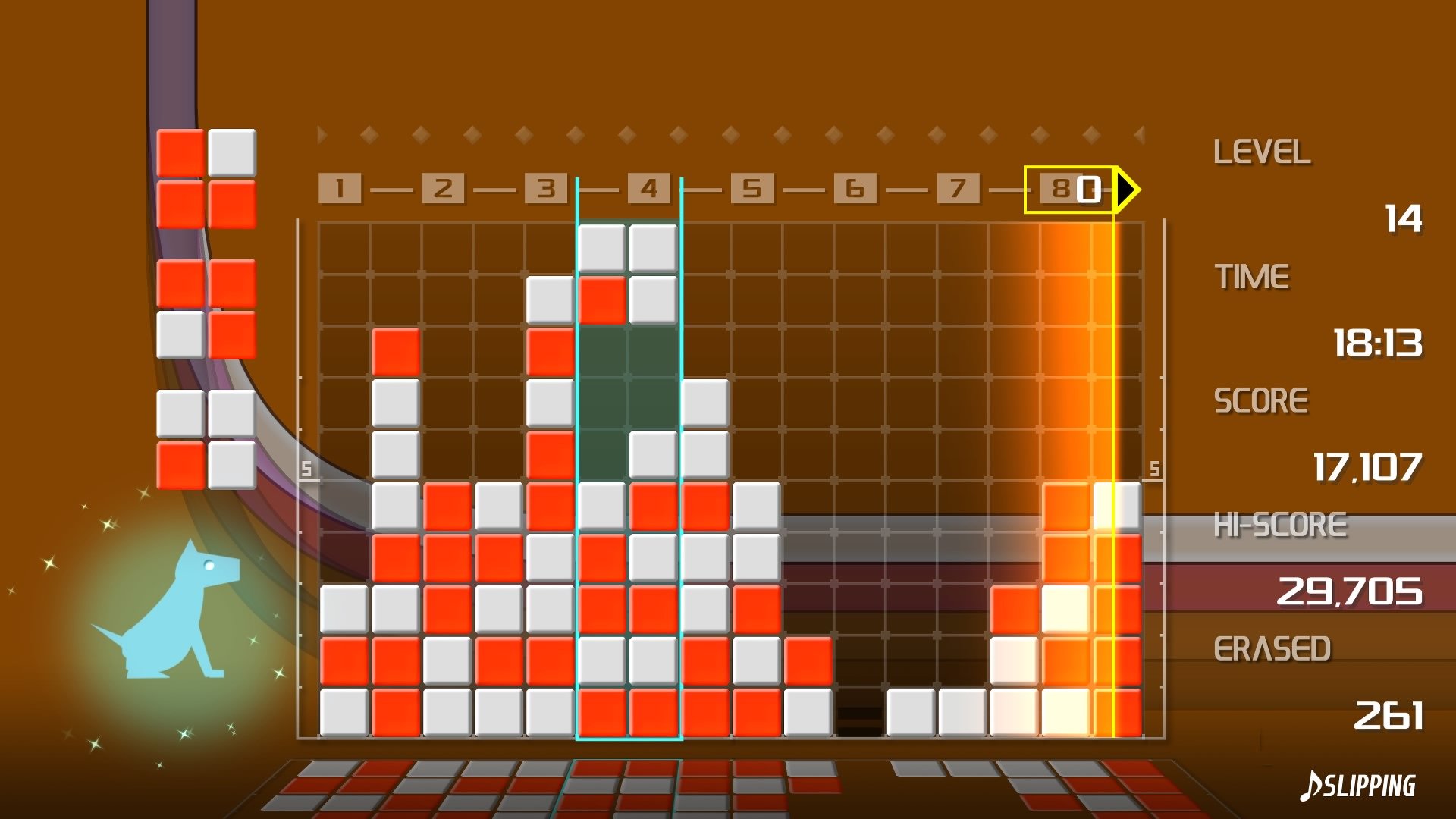Select the level 4 marker on the track bar

click(x=649, y=188)
